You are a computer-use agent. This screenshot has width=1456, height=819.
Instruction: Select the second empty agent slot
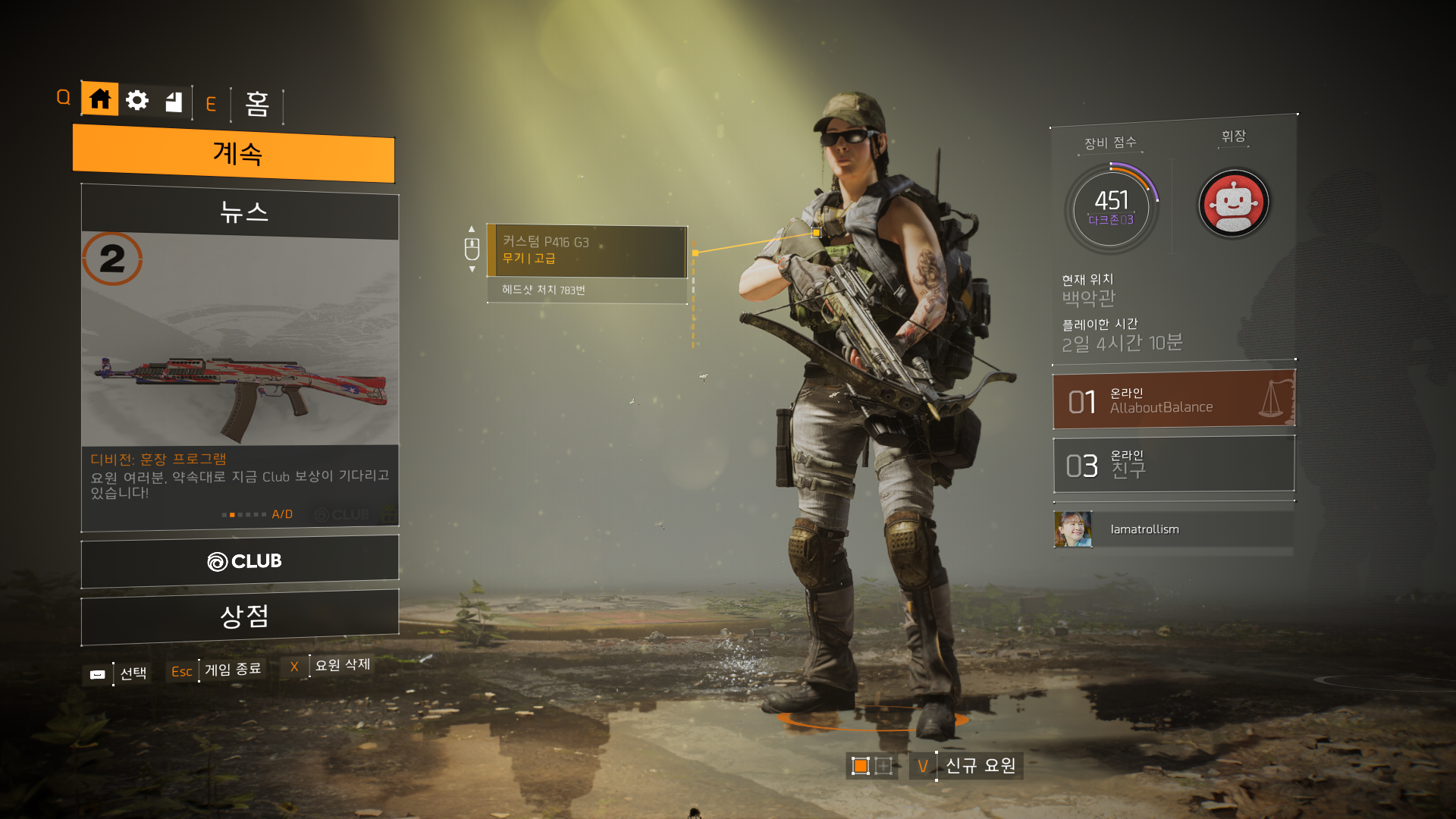[883, 766]
